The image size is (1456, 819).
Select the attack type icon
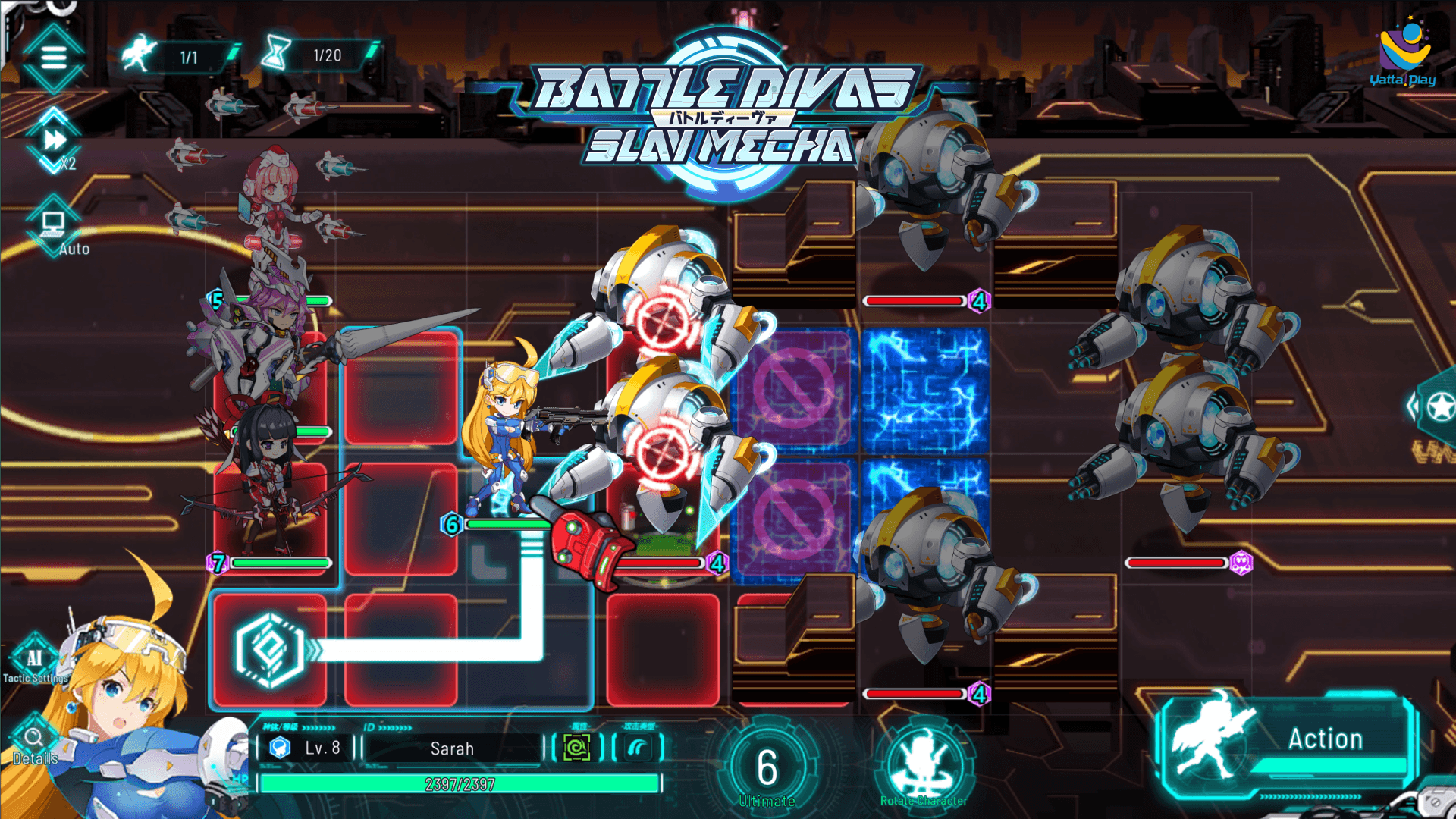click(638, 748)
